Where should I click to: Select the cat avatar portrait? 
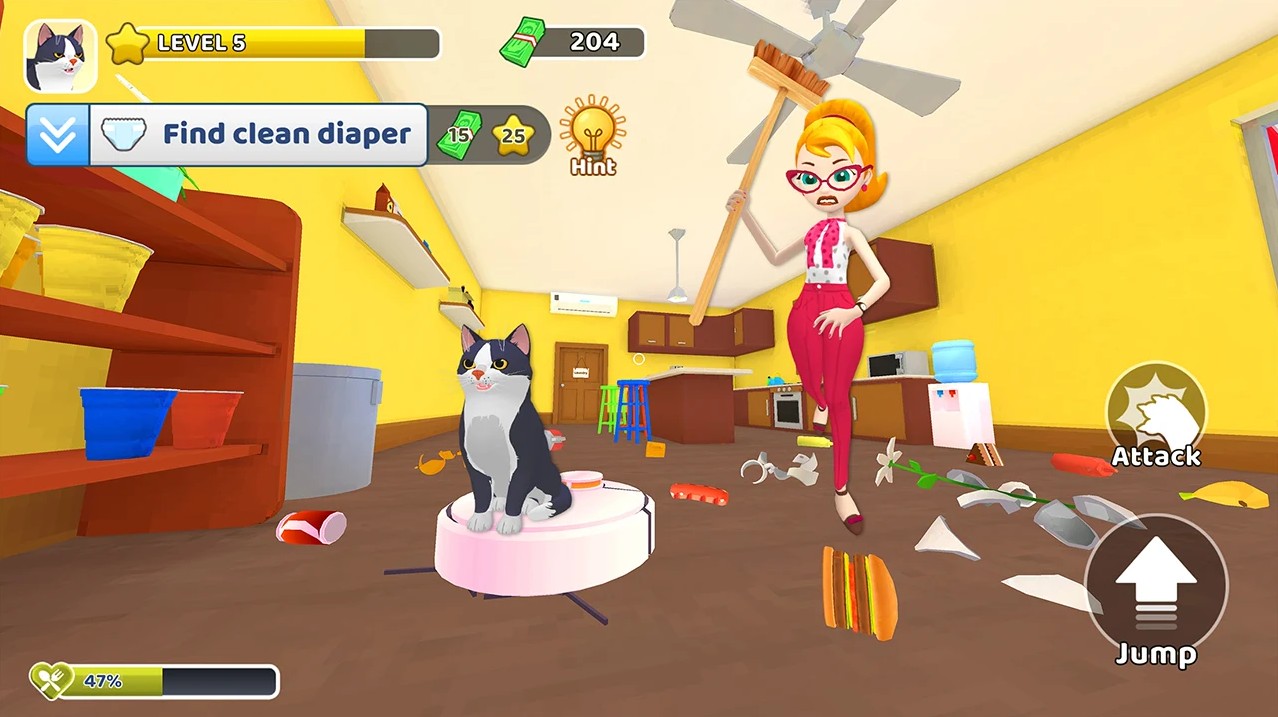(60, 56)
